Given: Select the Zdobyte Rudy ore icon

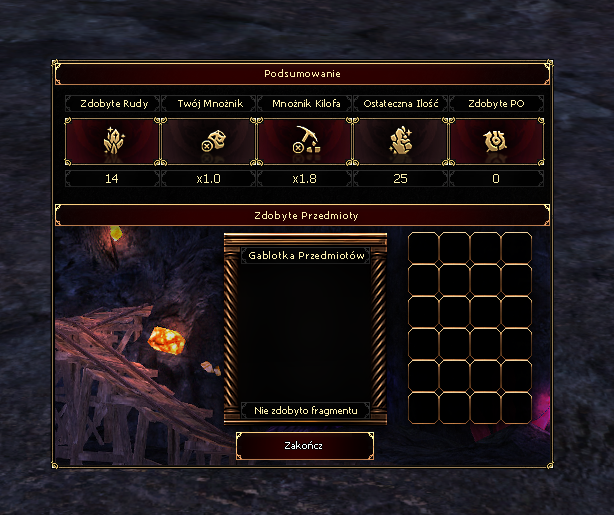Looking at the screenshot, I should [x=113, y=144].
